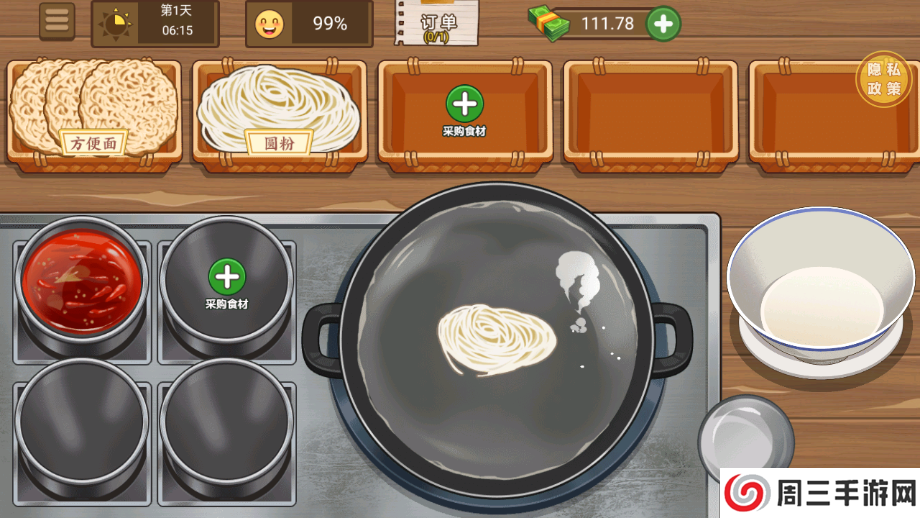Screen dimensions: 920x518
Task: Select the 方便面 instant noodle basket
Action: (94, 110)
